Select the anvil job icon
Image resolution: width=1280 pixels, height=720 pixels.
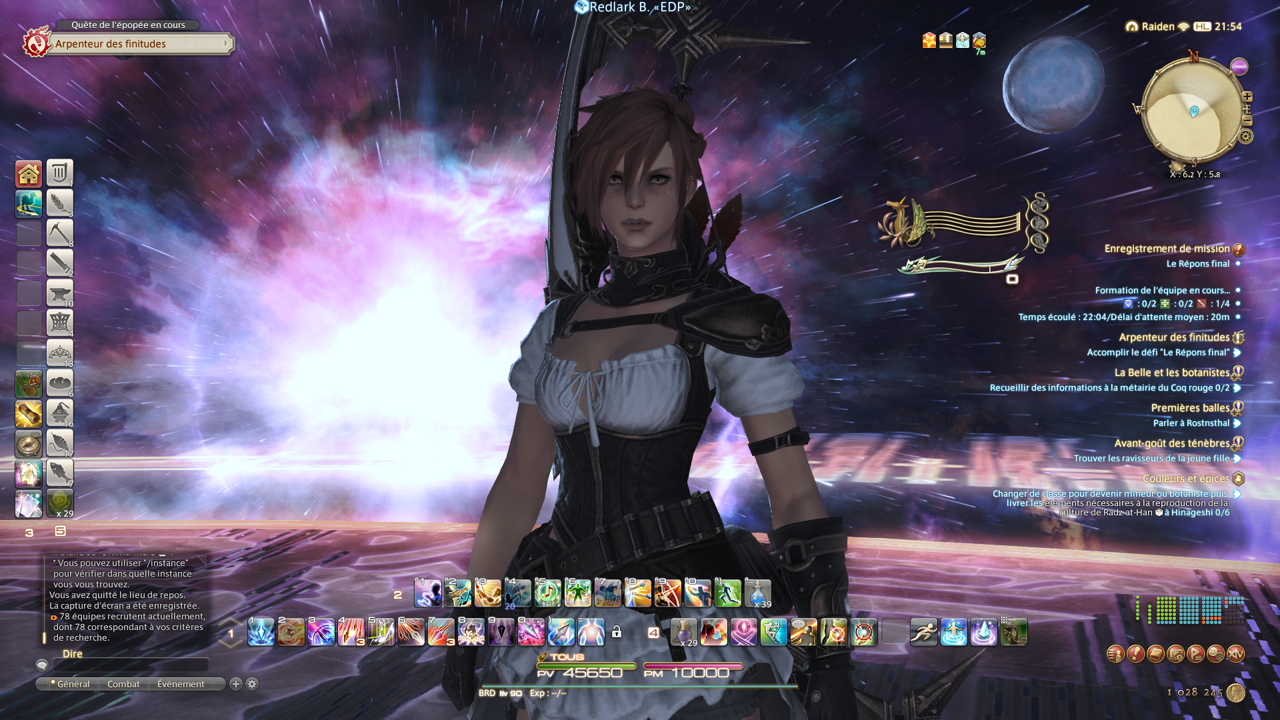(x=60, y=293)
